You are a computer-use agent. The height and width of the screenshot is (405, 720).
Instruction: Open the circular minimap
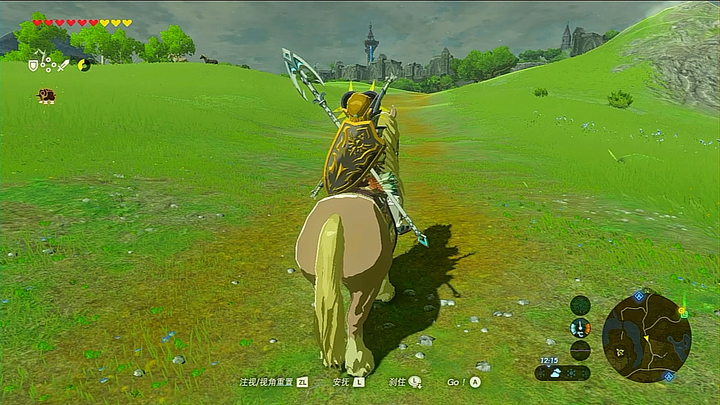coord(646,337)
